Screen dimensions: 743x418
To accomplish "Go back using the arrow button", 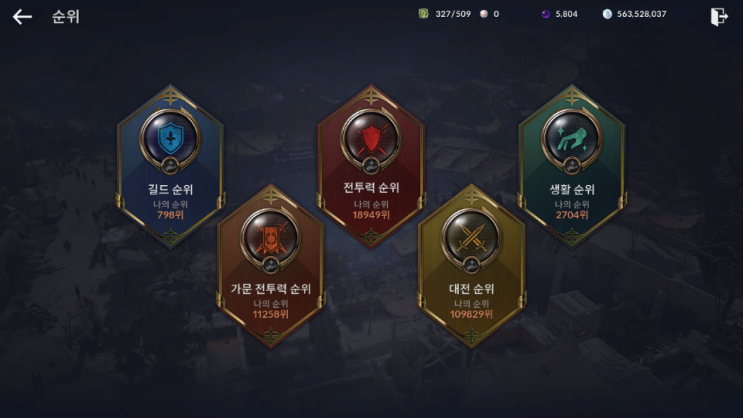I will point(22,17).
